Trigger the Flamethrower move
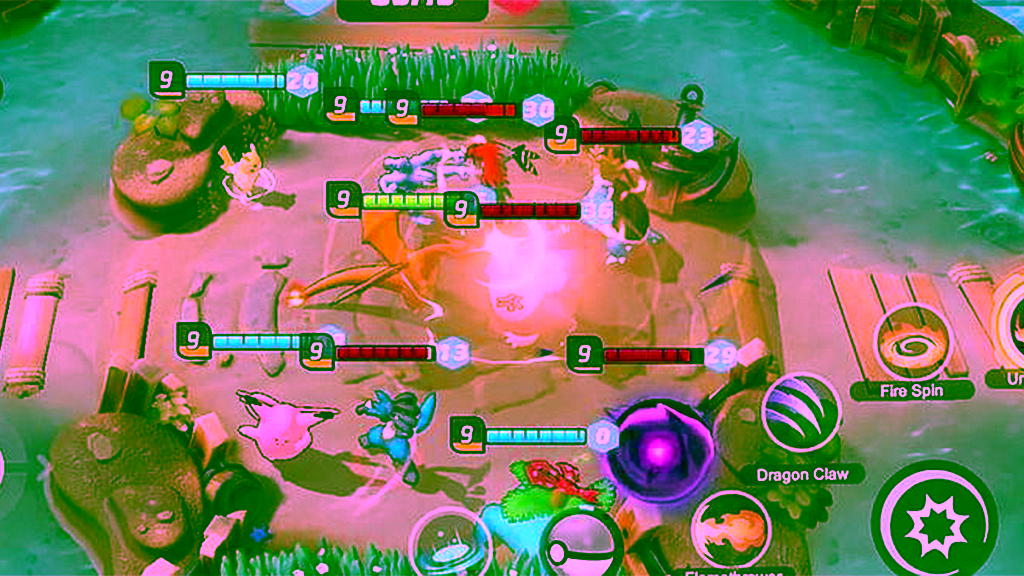Screen dimensions: 1024x576 pos(731,530)
